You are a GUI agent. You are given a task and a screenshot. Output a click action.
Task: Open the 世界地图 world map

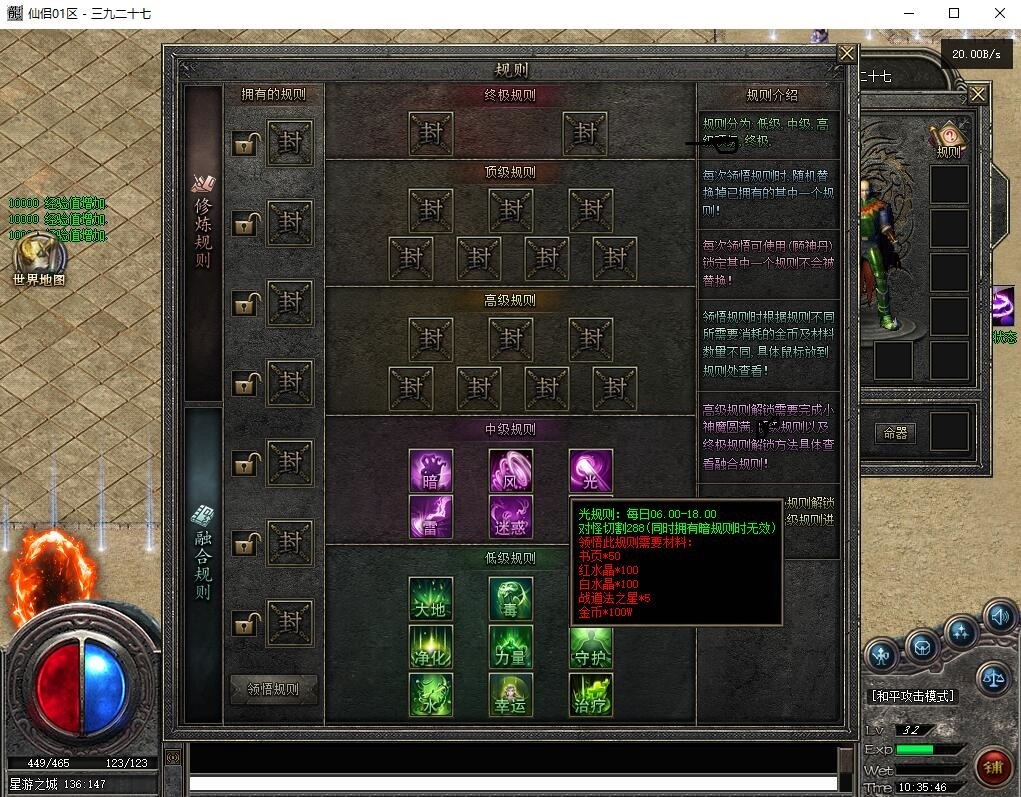pos(38,259)
